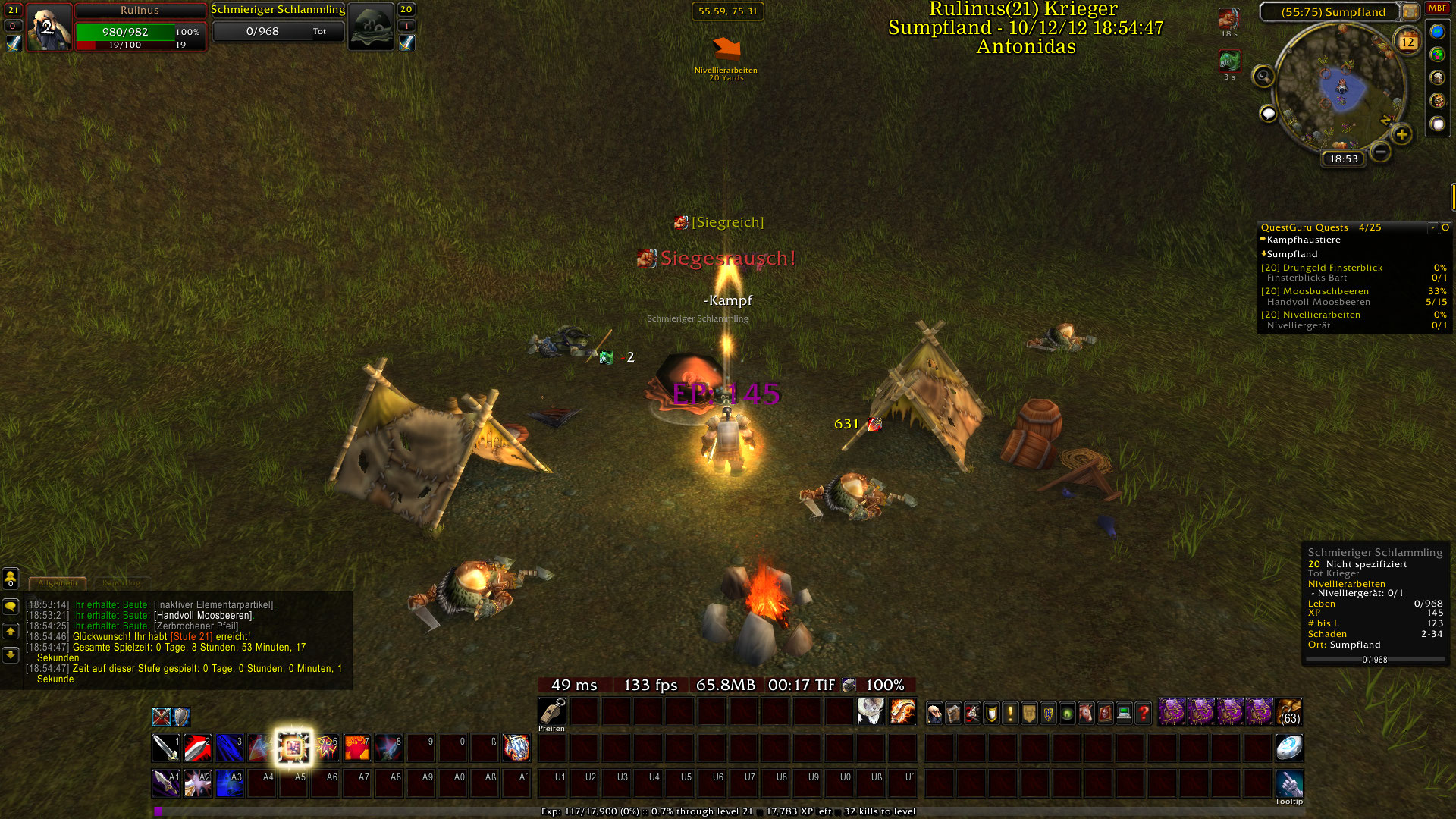Open the red question mark help button
This screenshot has width=1456, height=819.
point(1144,713)
